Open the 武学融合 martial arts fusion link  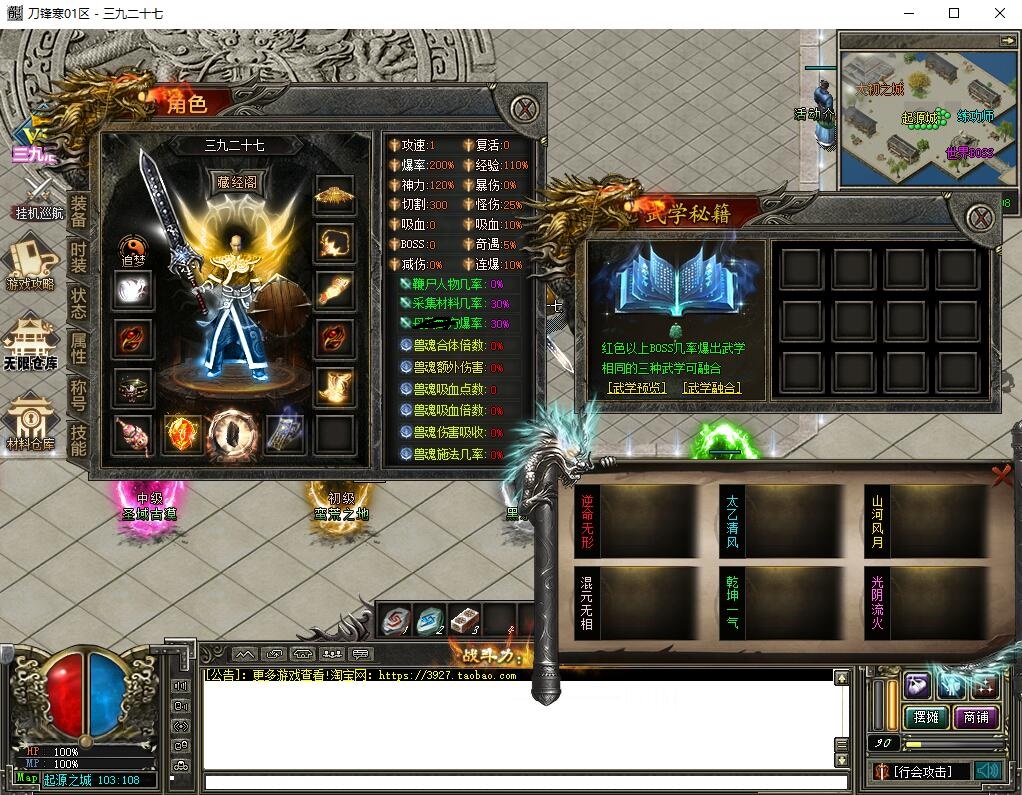coord(711,387)
